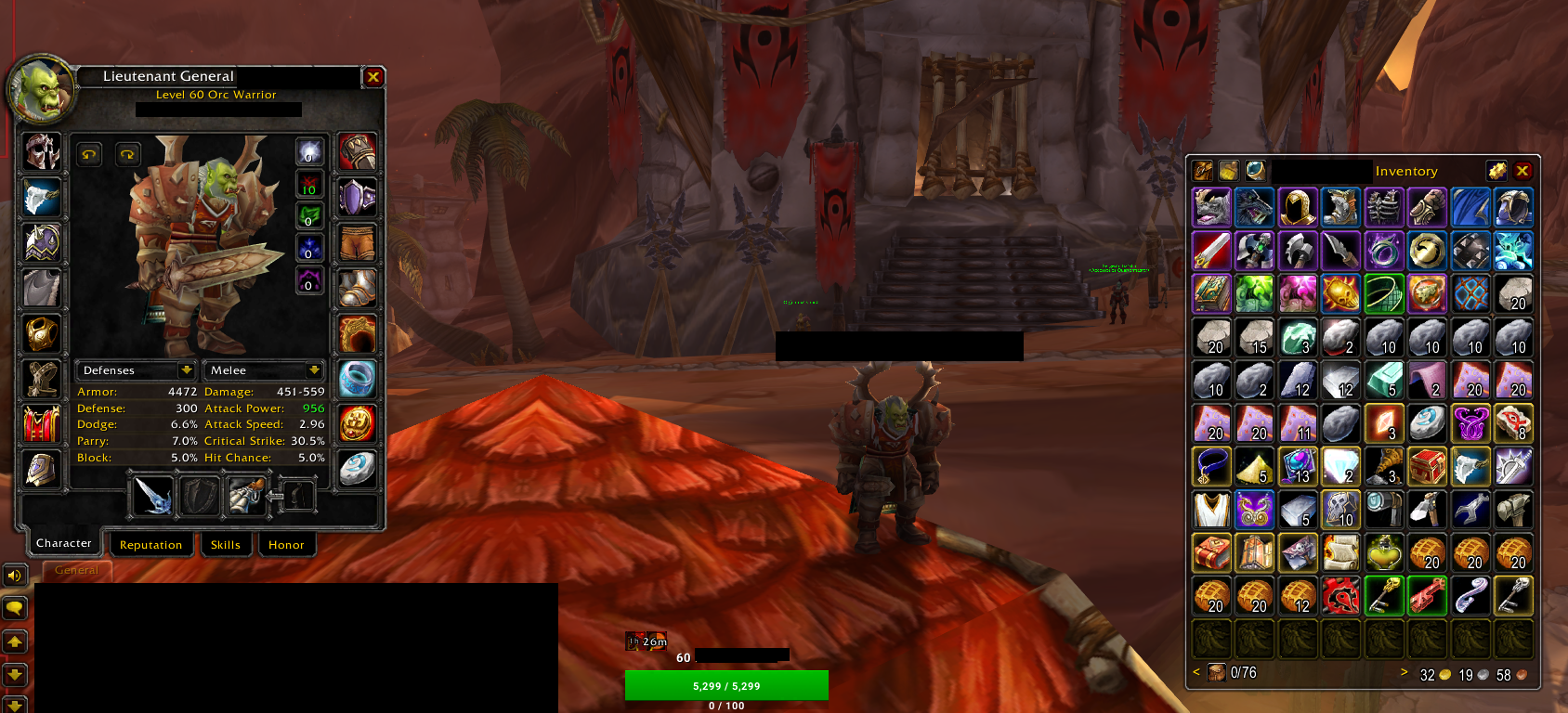Switch to the Reputation tab

tap(151, 544)
